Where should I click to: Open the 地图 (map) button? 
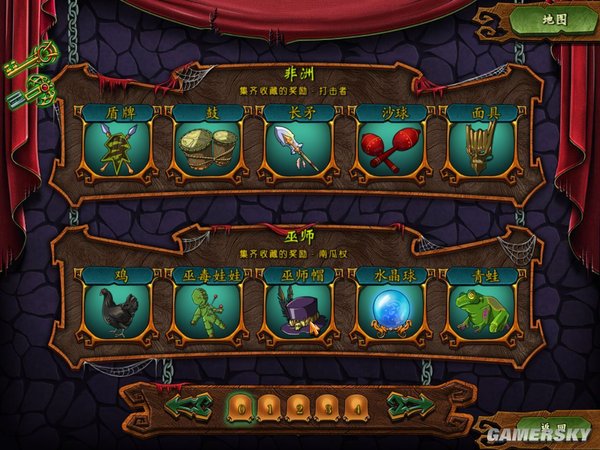coord(554,20)
